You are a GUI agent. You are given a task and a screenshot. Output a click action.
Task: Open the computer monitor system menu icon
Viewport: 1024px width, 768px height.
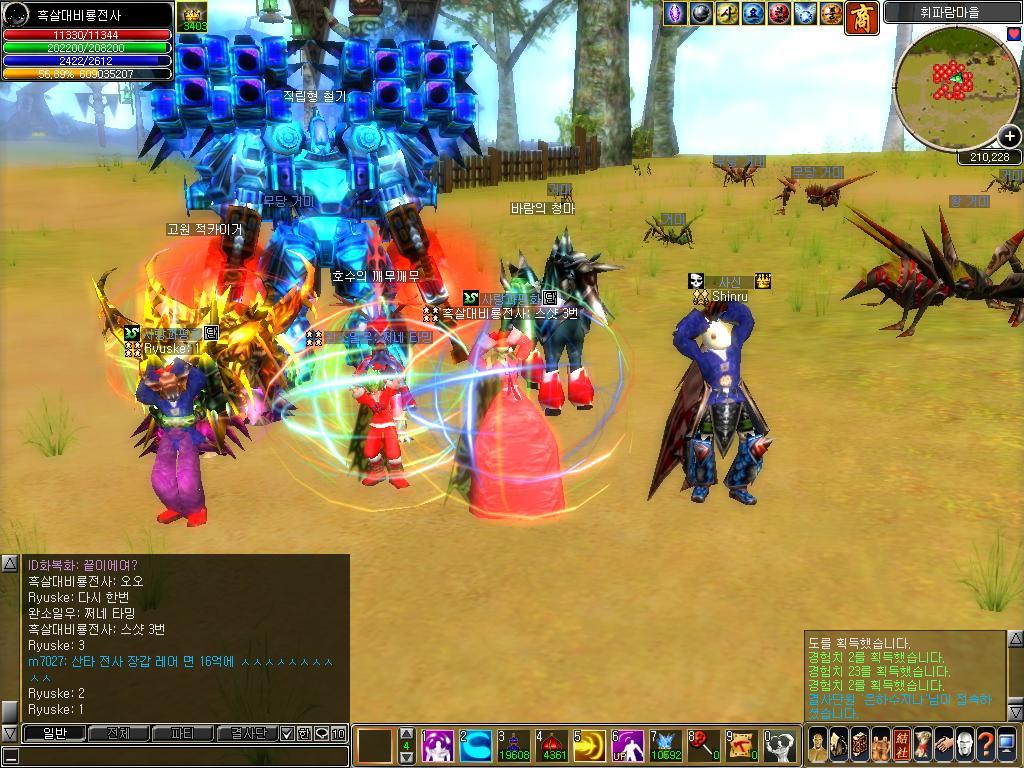tap(1007, 745)
